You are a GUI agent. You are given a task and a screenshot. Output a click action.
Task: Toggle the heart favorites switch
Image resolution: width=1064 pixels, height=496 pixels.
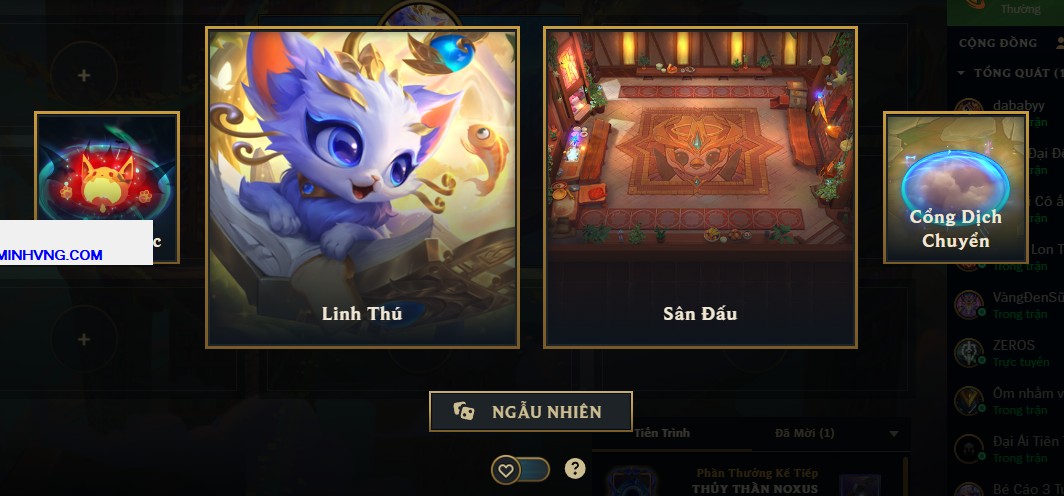tap(520, 469)
